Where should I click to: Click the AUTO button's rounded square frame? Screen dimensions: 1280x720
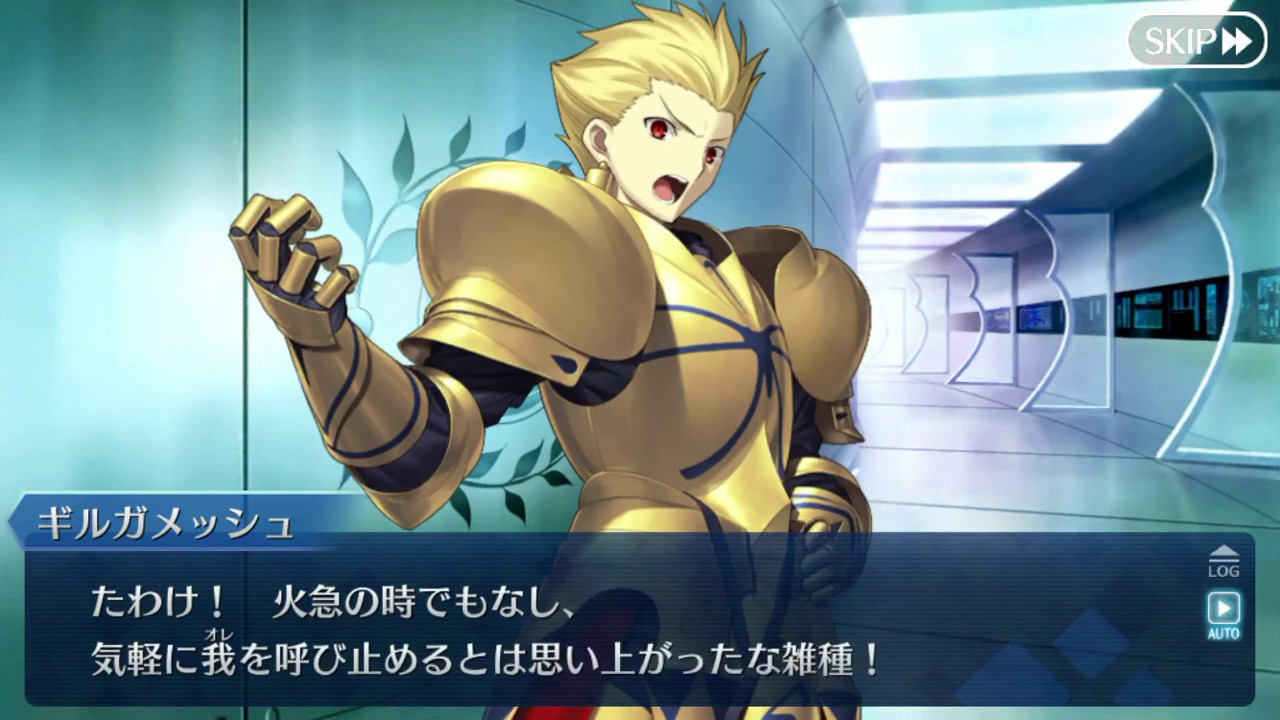[1224, 605]
